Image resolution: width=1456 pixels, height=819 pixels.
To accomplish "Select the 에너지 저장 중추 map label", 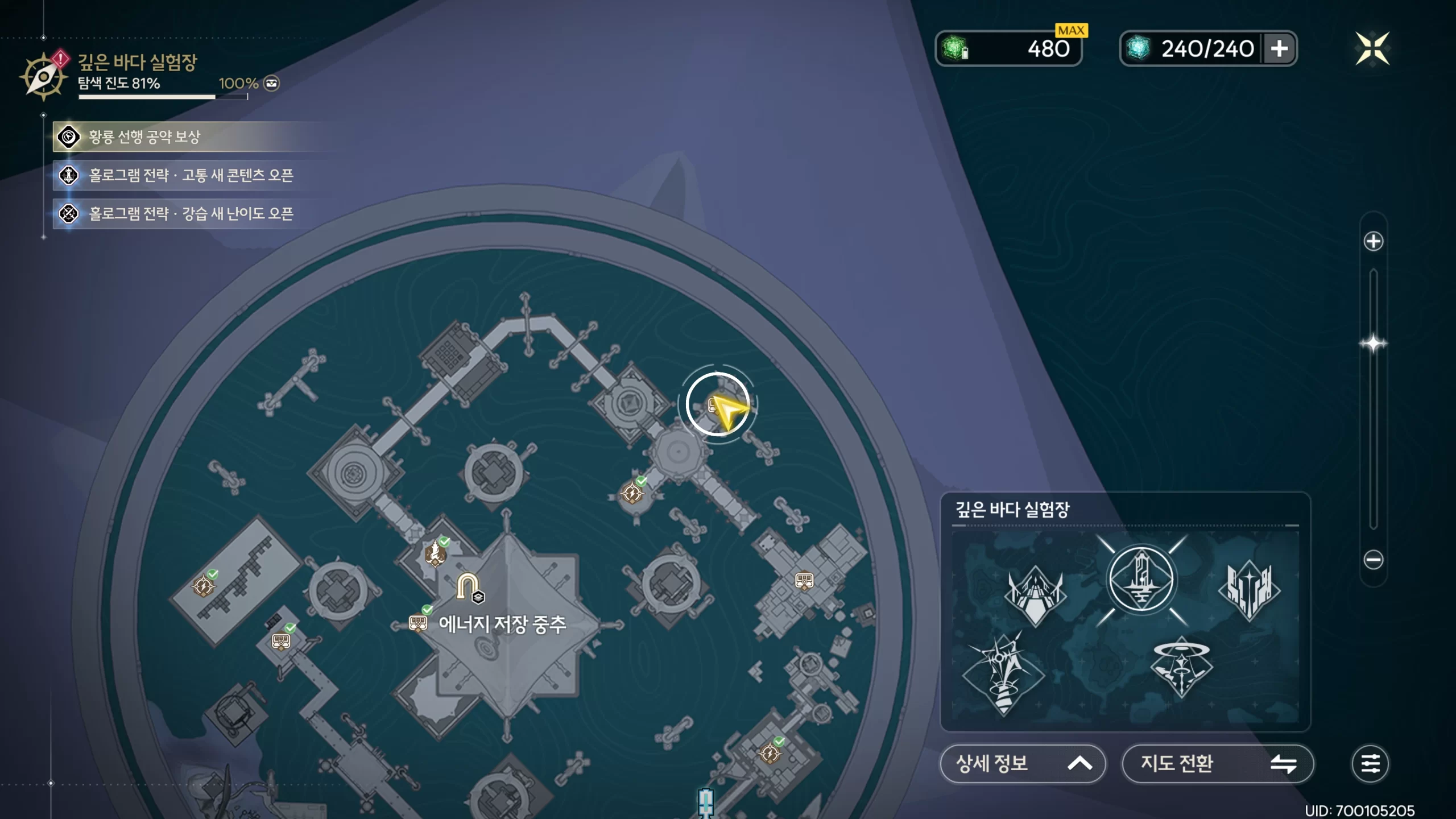I will coord(502,624).
